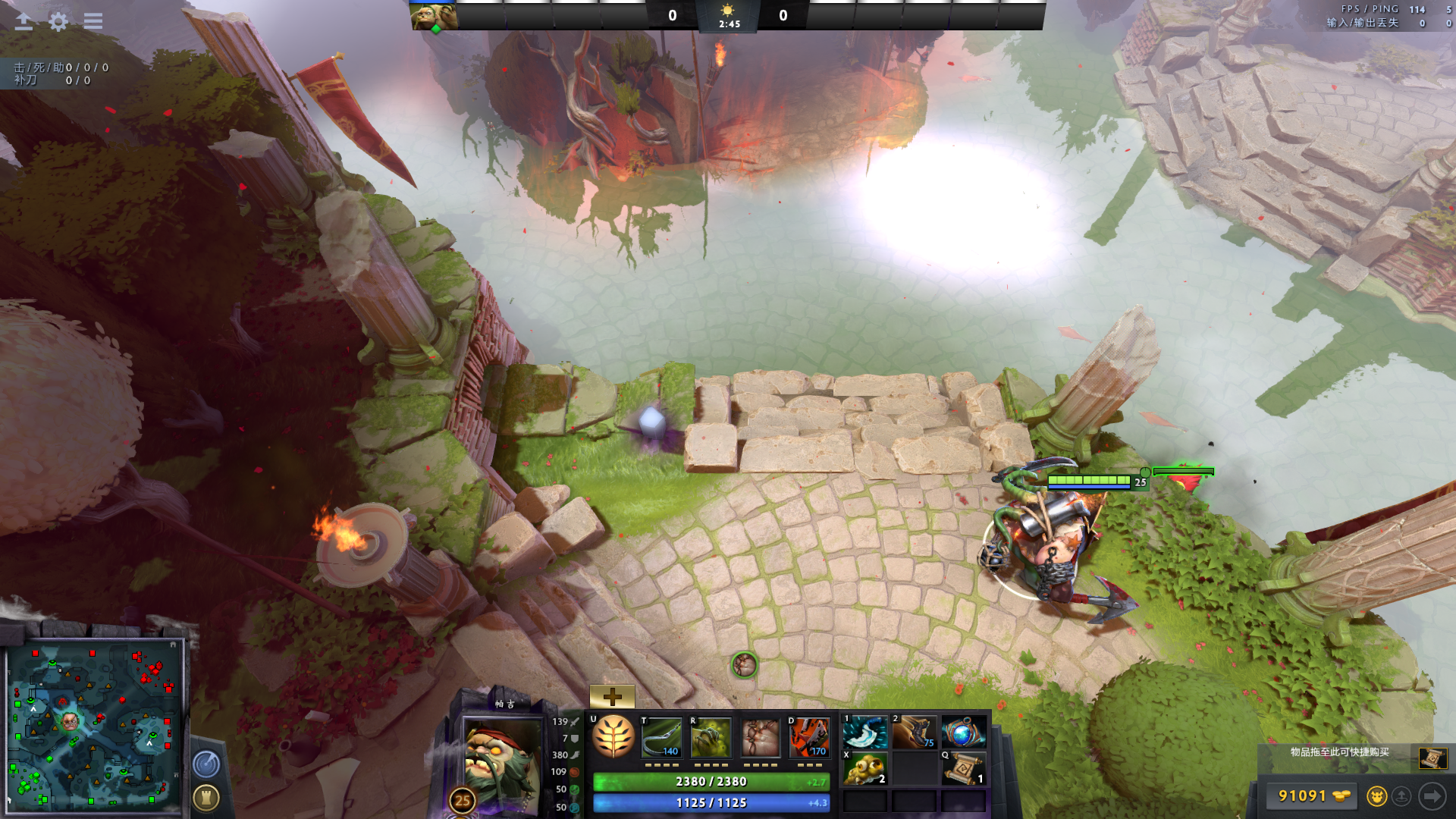Click Pudge's hero portrait in the HUD
The height and width of the screenshot is (819, 1456).
point(500,758)
